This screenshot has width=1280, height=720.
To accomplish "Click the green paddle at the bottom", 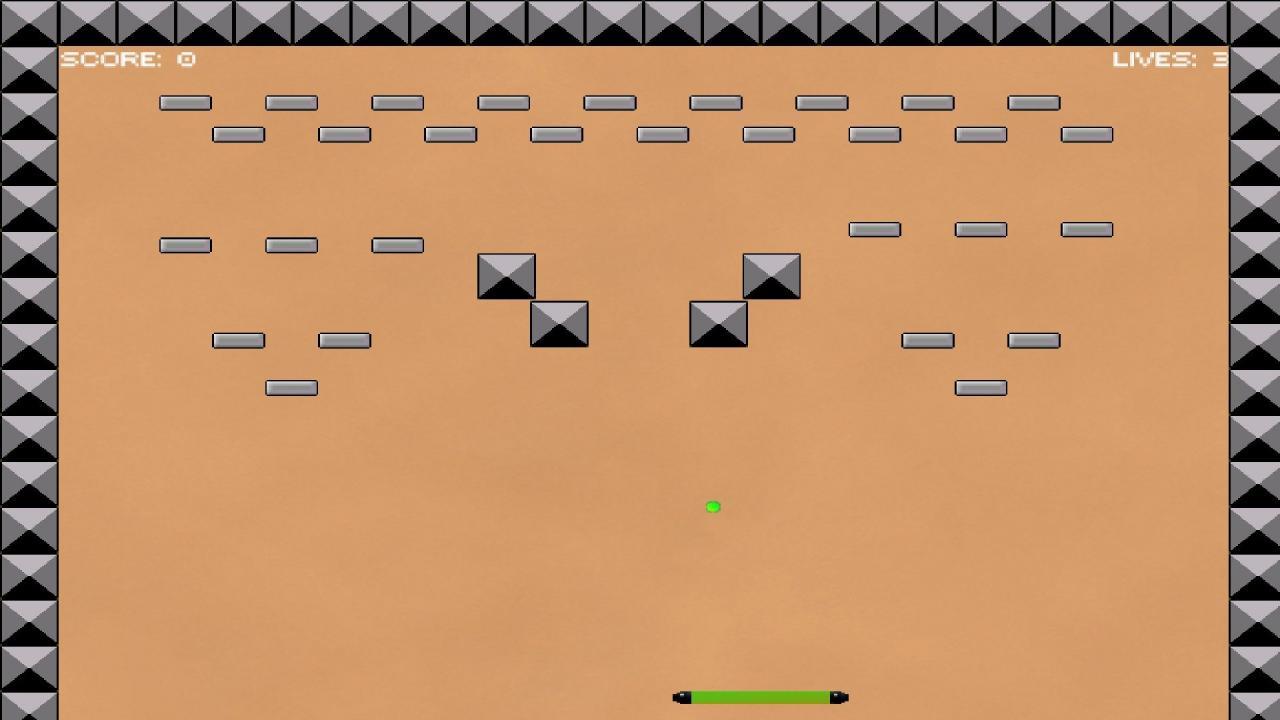I will point(758,697).
